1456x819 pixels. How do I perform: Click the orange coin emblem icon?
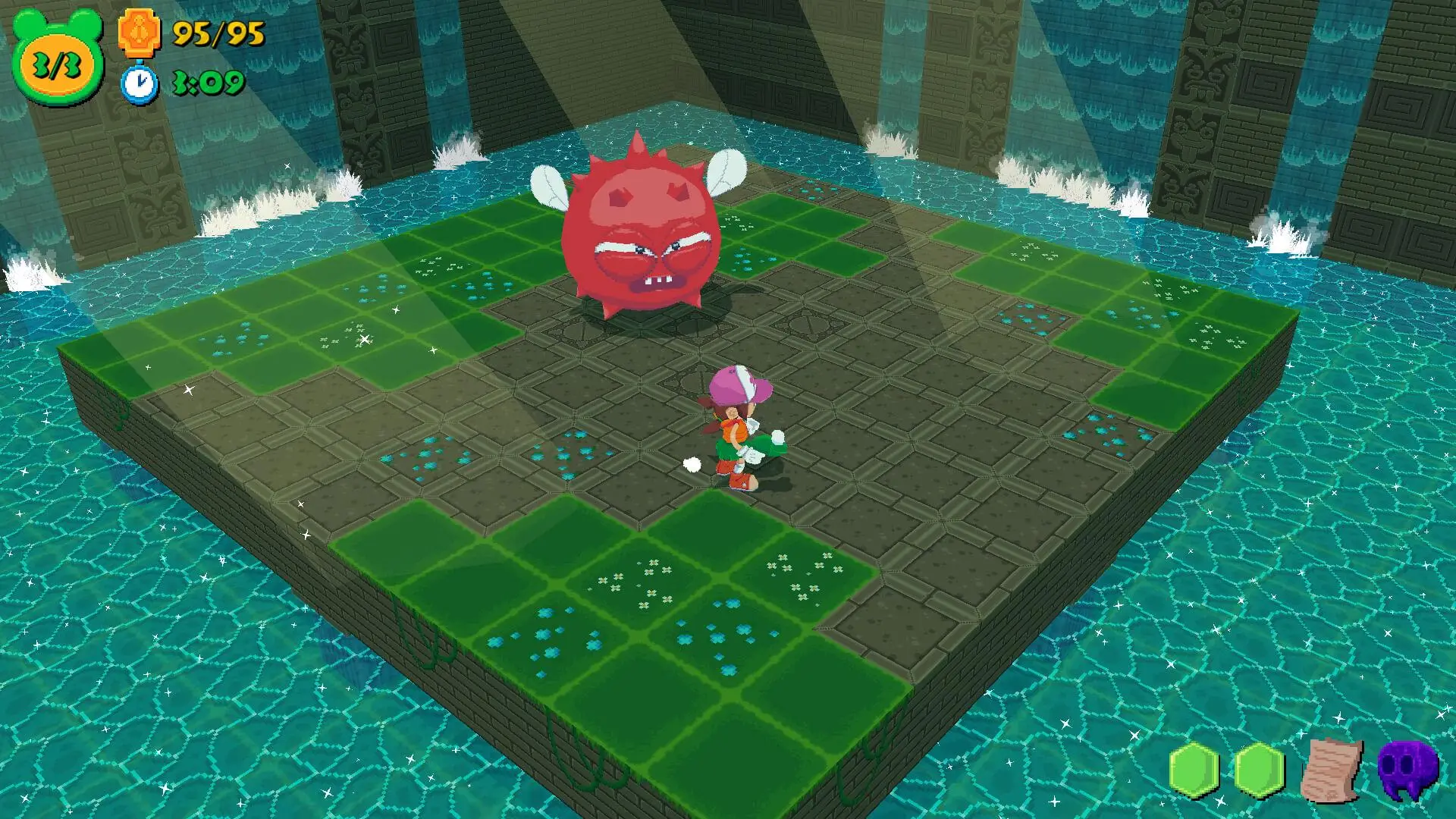coord(140,33)
